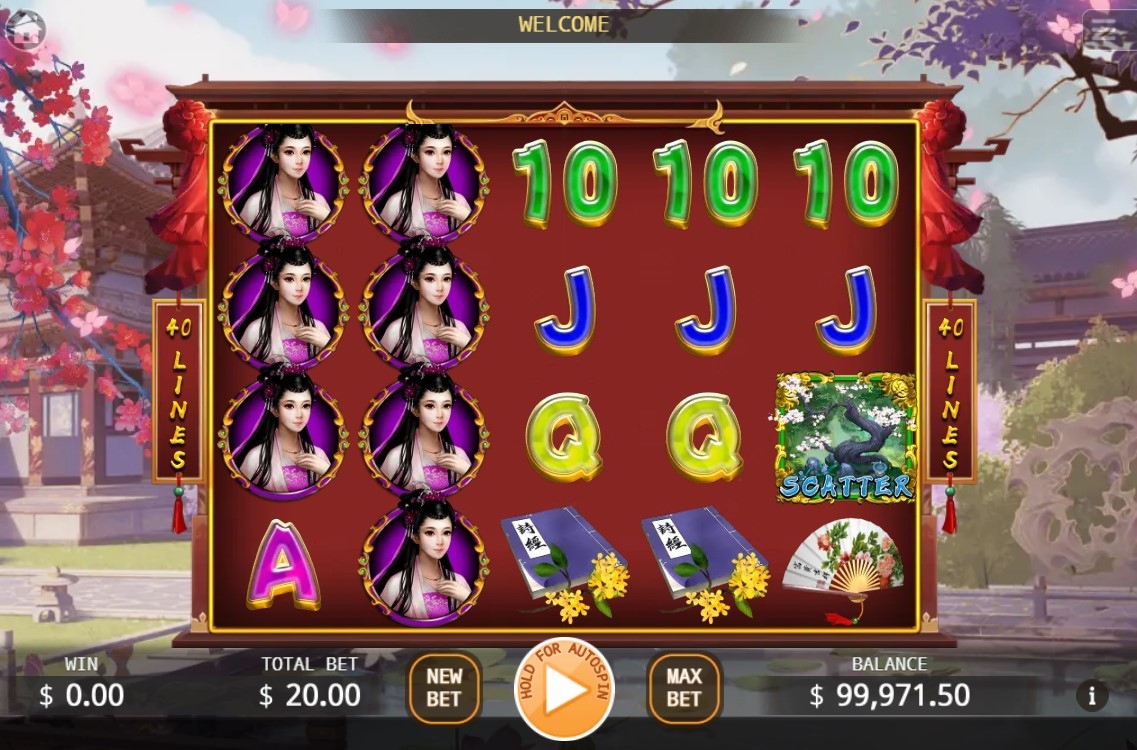Spin the reels with the orange play button

(x=564, y=688)
